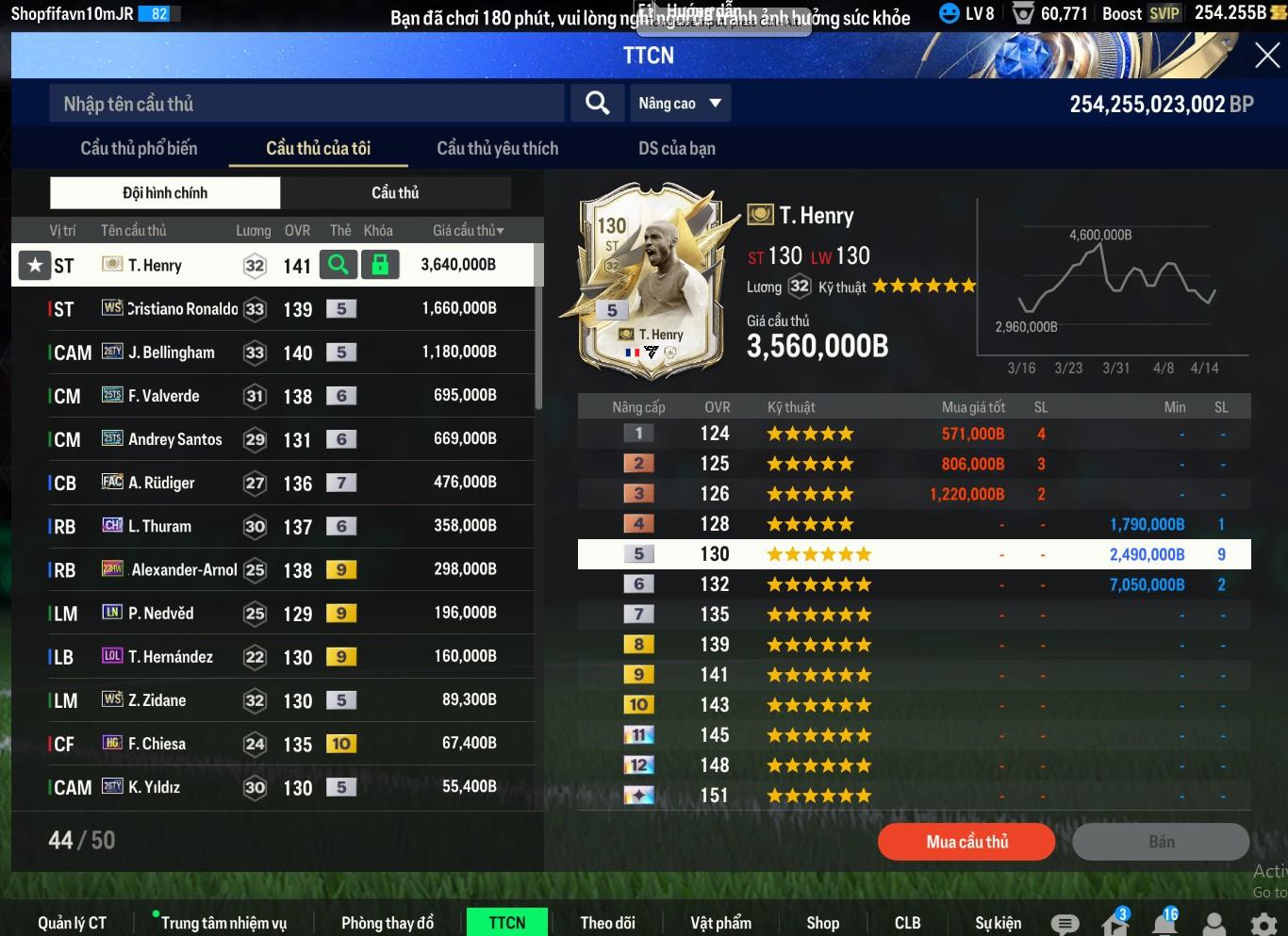Click the green search icon beside T. Henry
The height and width of the screenshot is (936, 1288).
pos(339,265)
